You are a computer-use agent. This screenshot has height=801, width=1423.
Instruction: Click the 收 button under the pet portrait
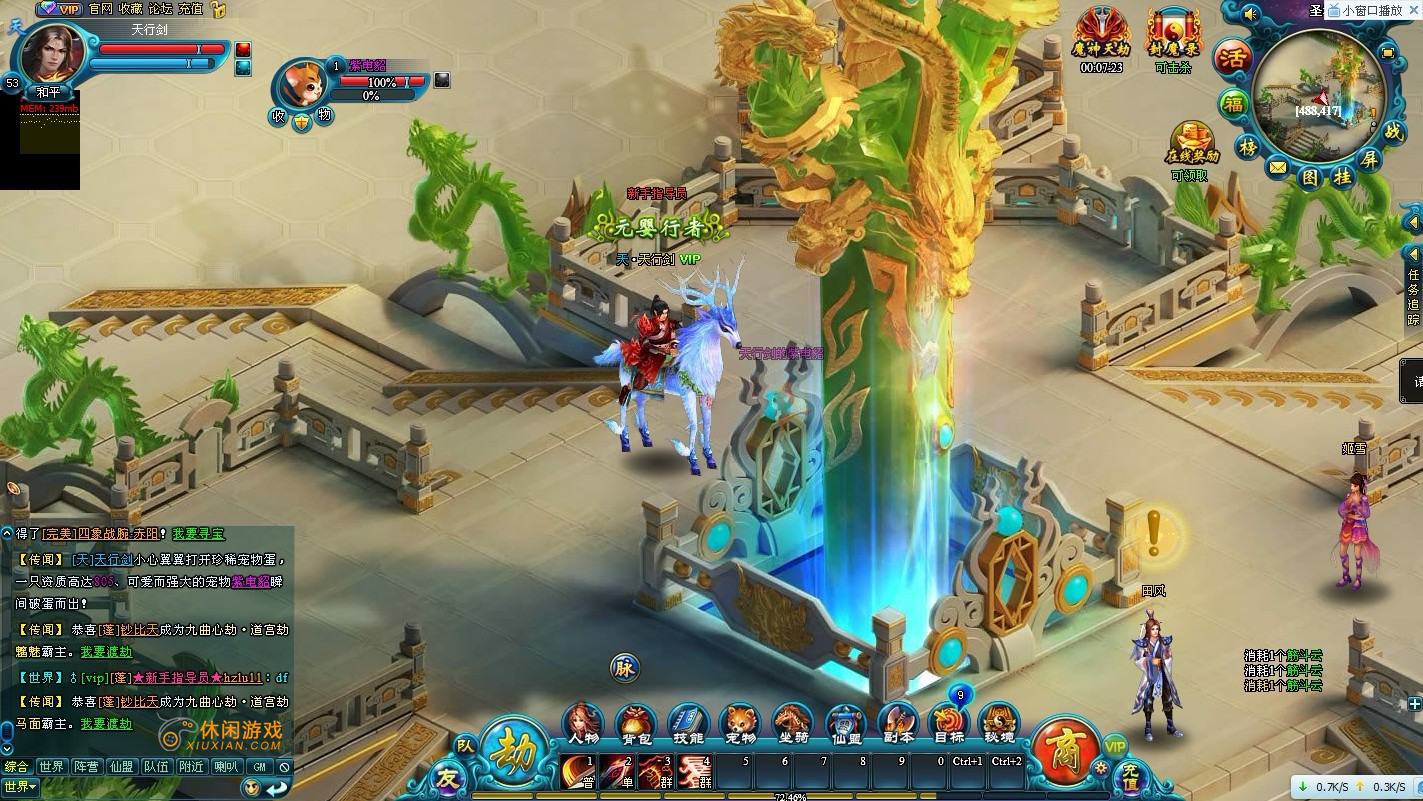coord(277,116)
